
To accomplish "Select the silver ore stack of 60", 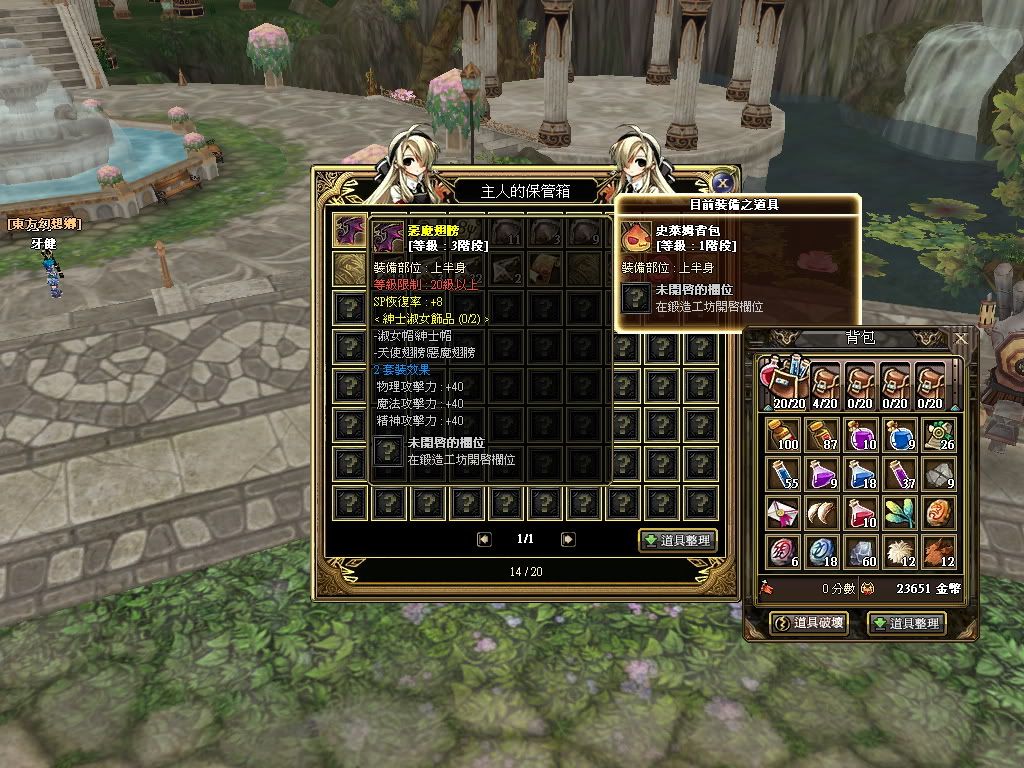I will point(862,552).
